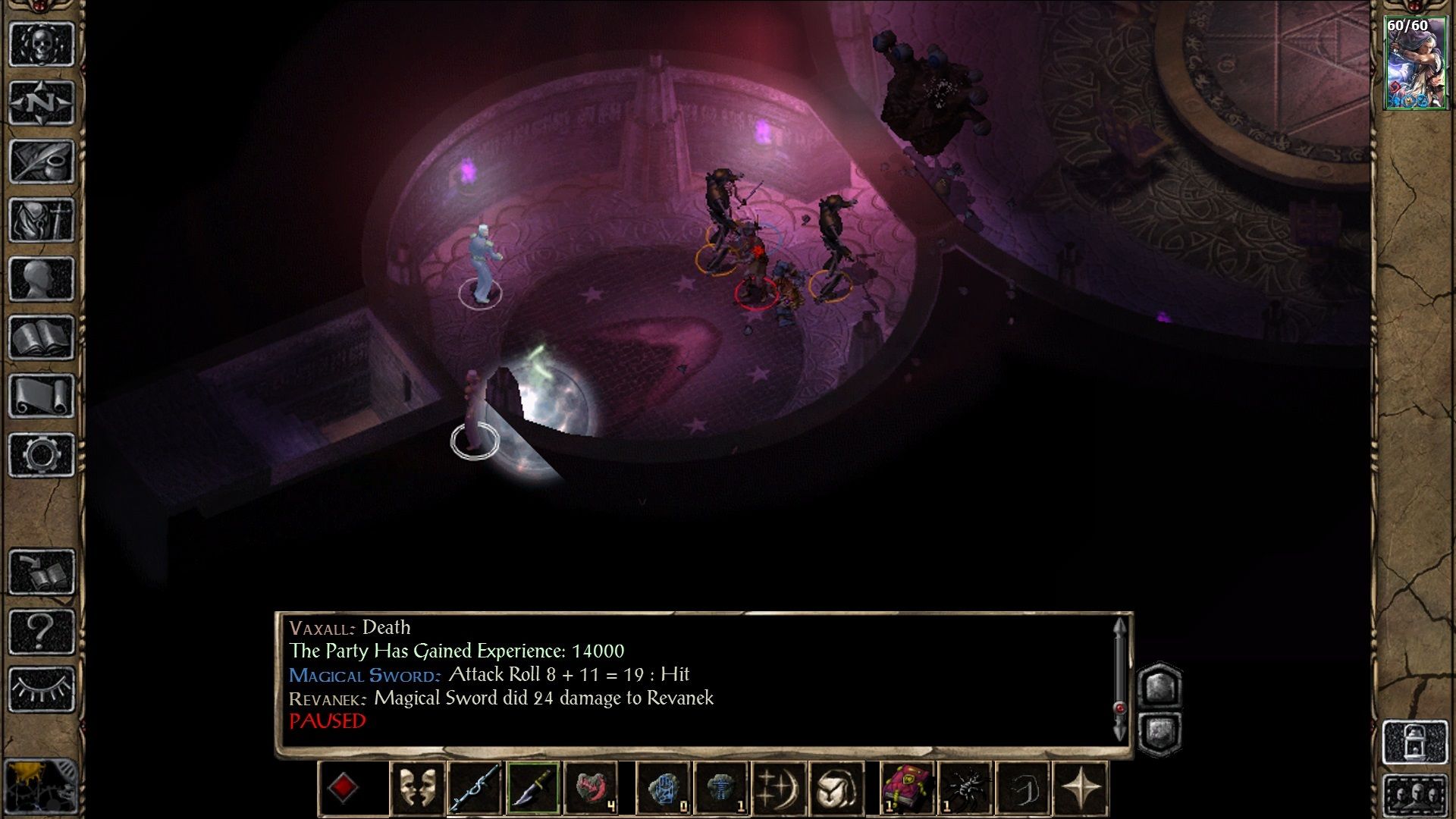The width and height of the screenshot is (1456, 819).
Task: Select the character portrait showing 60/60
Action: click(x=1415, y=64)
